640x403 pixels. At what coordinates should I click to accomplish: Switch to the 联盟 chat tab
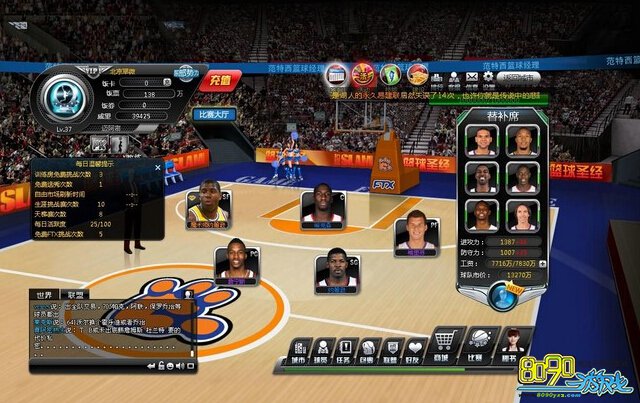[75, 295]
